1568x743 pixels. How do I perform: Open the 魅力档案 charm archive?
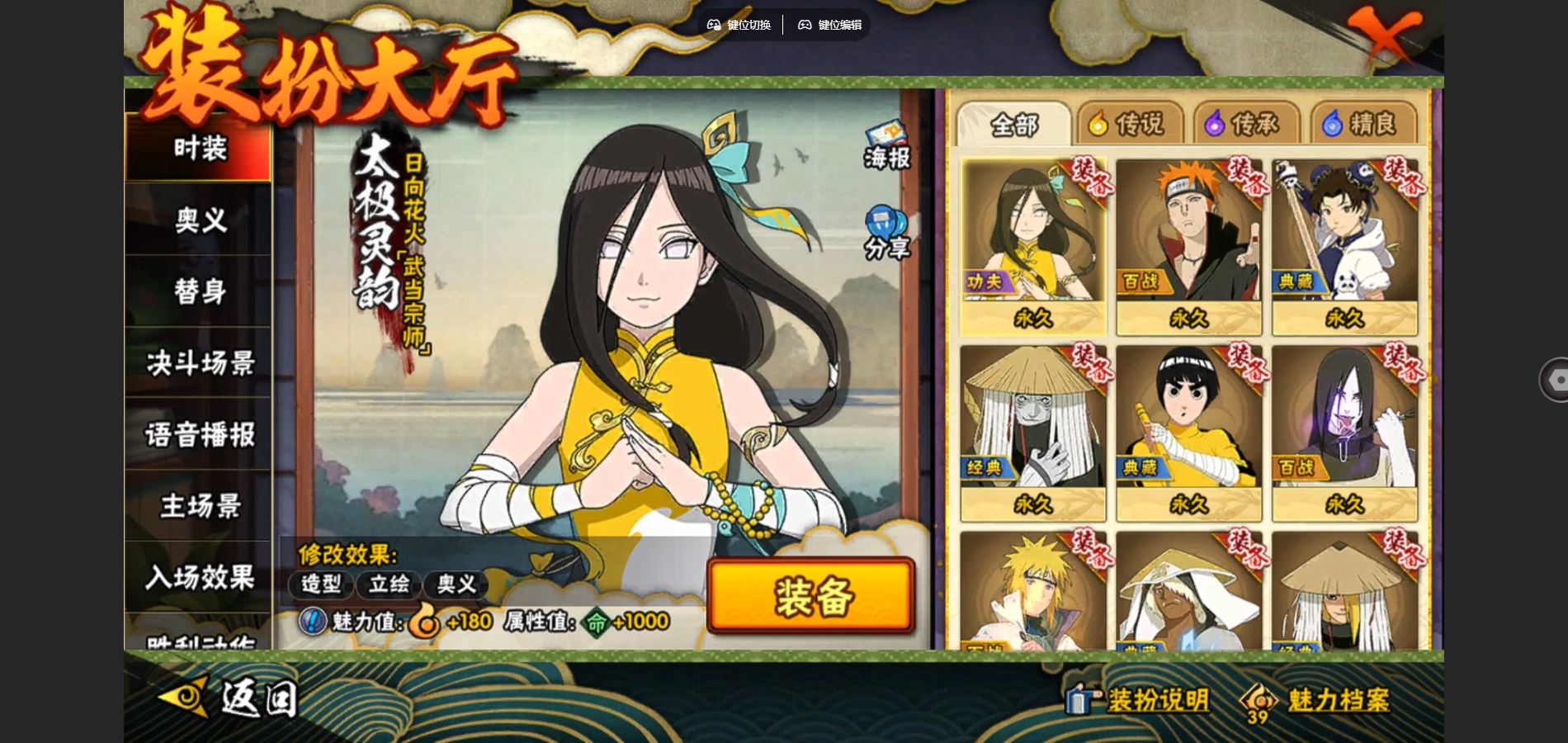1317,701
